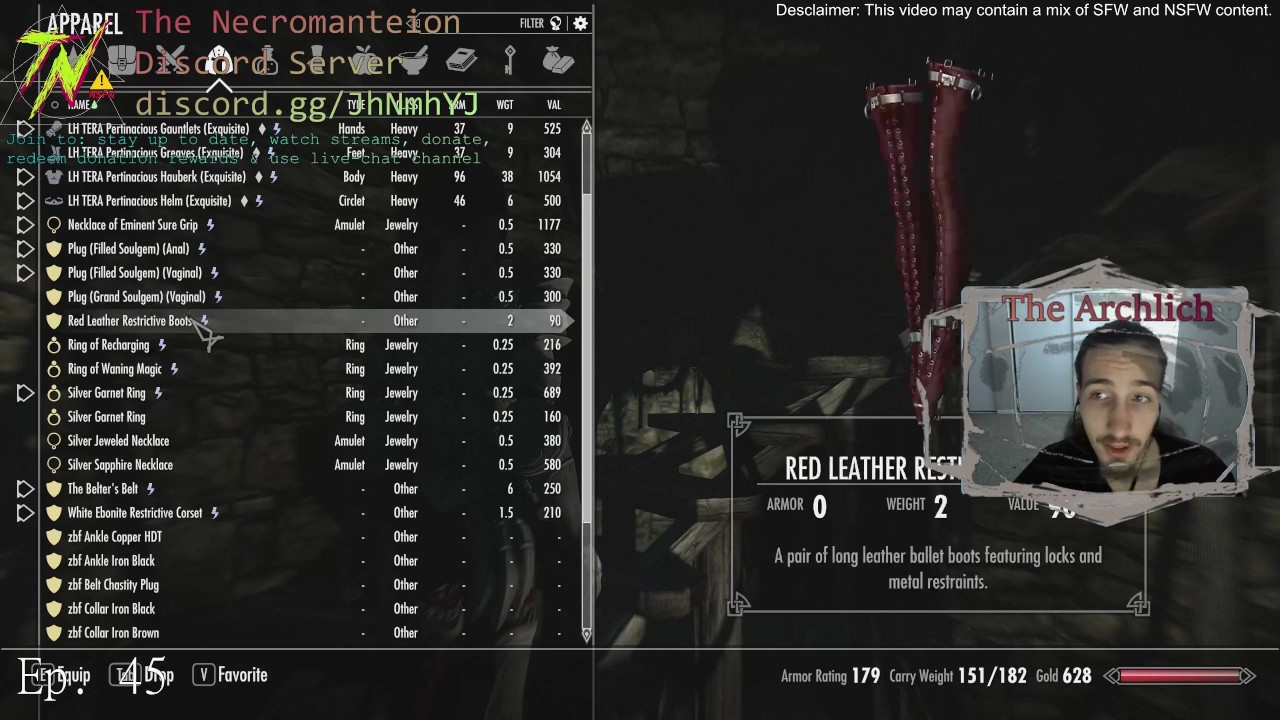This screenshot has height=720, width=1280.
Task: Show the Books category
Action: (x=461, y=61)
